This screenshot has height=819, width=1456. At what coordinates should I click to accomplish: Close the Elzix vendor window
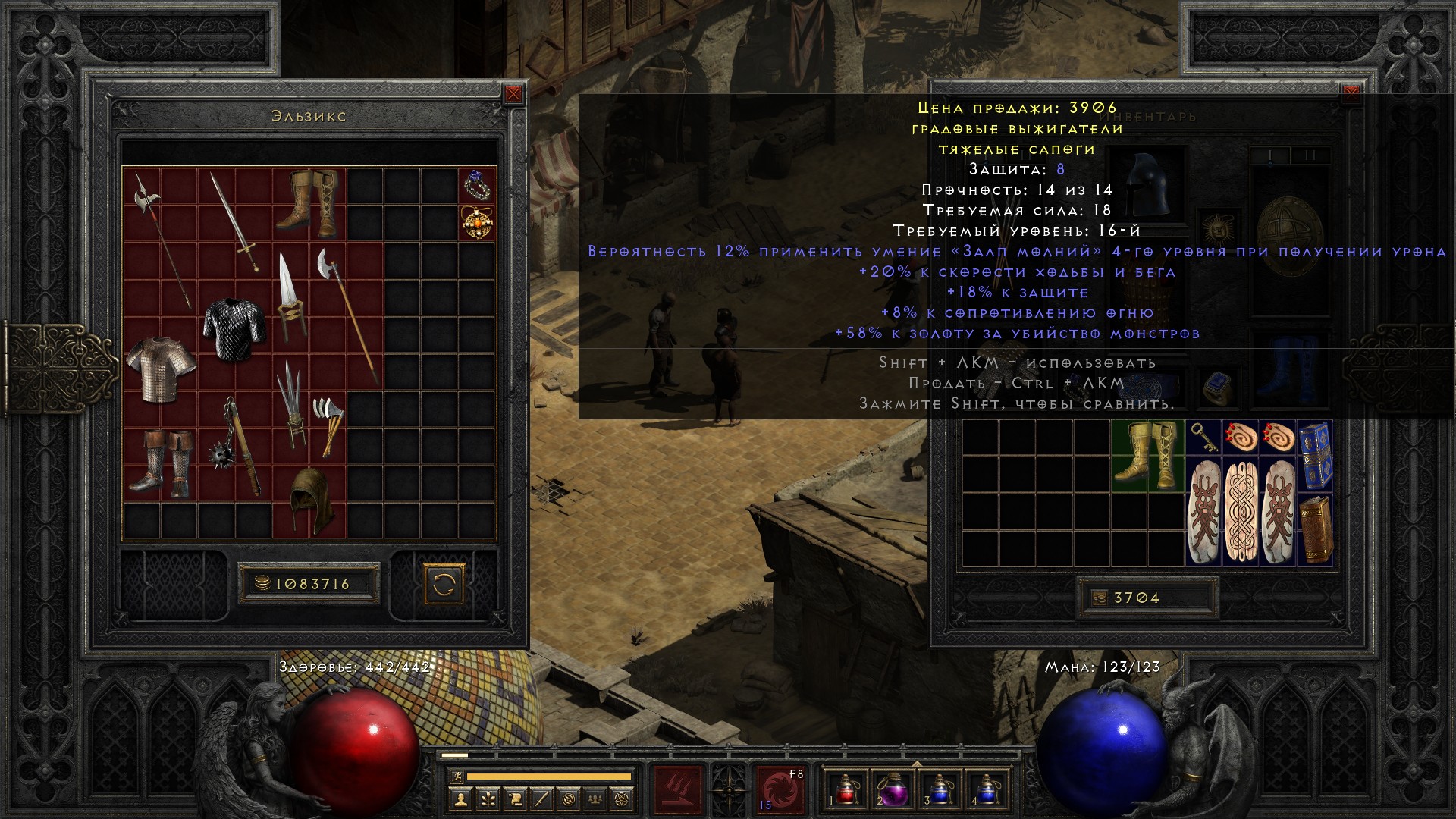pos(513,94)
